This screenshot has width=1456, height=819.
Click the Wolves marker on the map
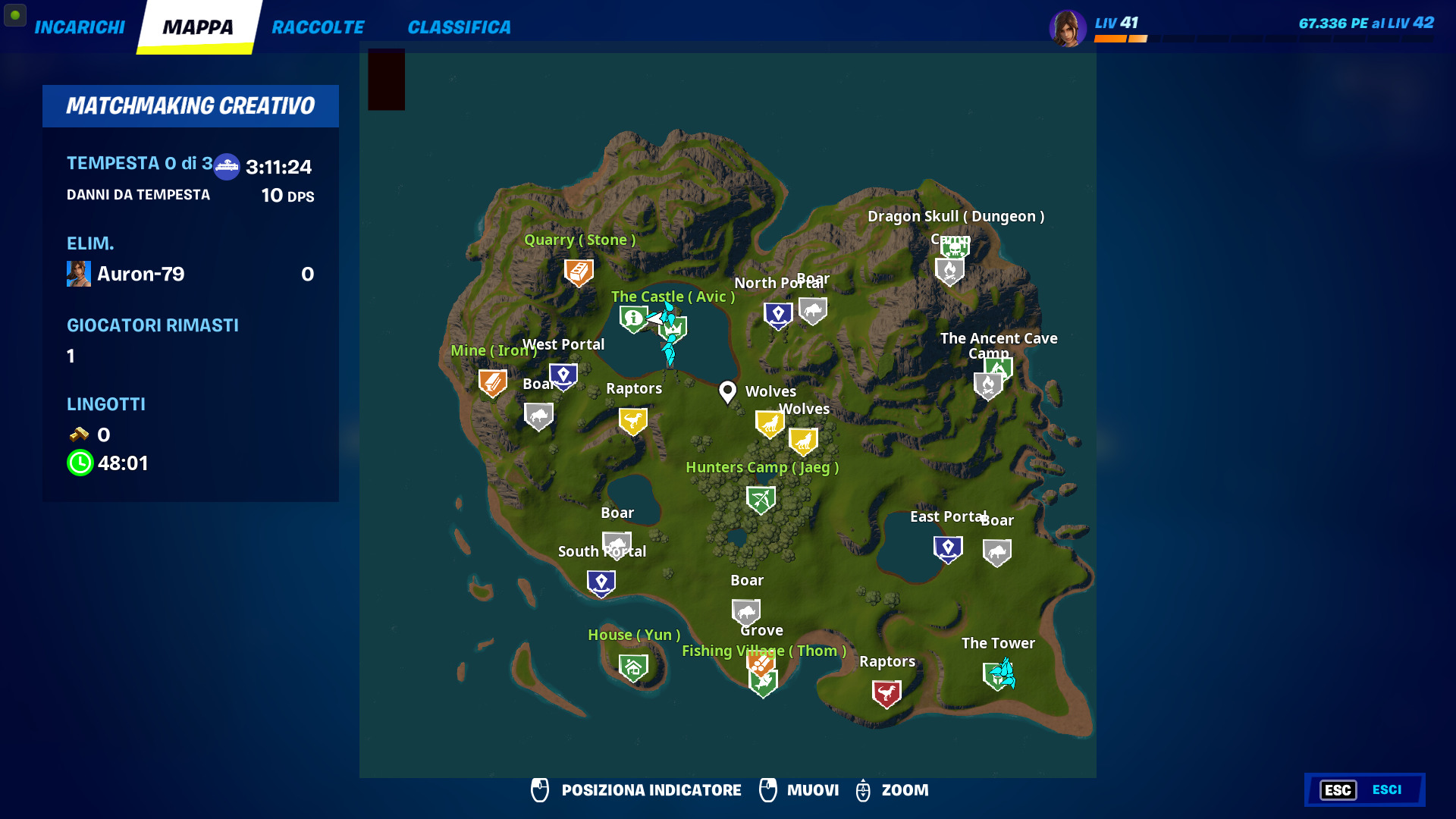(x=770, y=422)
